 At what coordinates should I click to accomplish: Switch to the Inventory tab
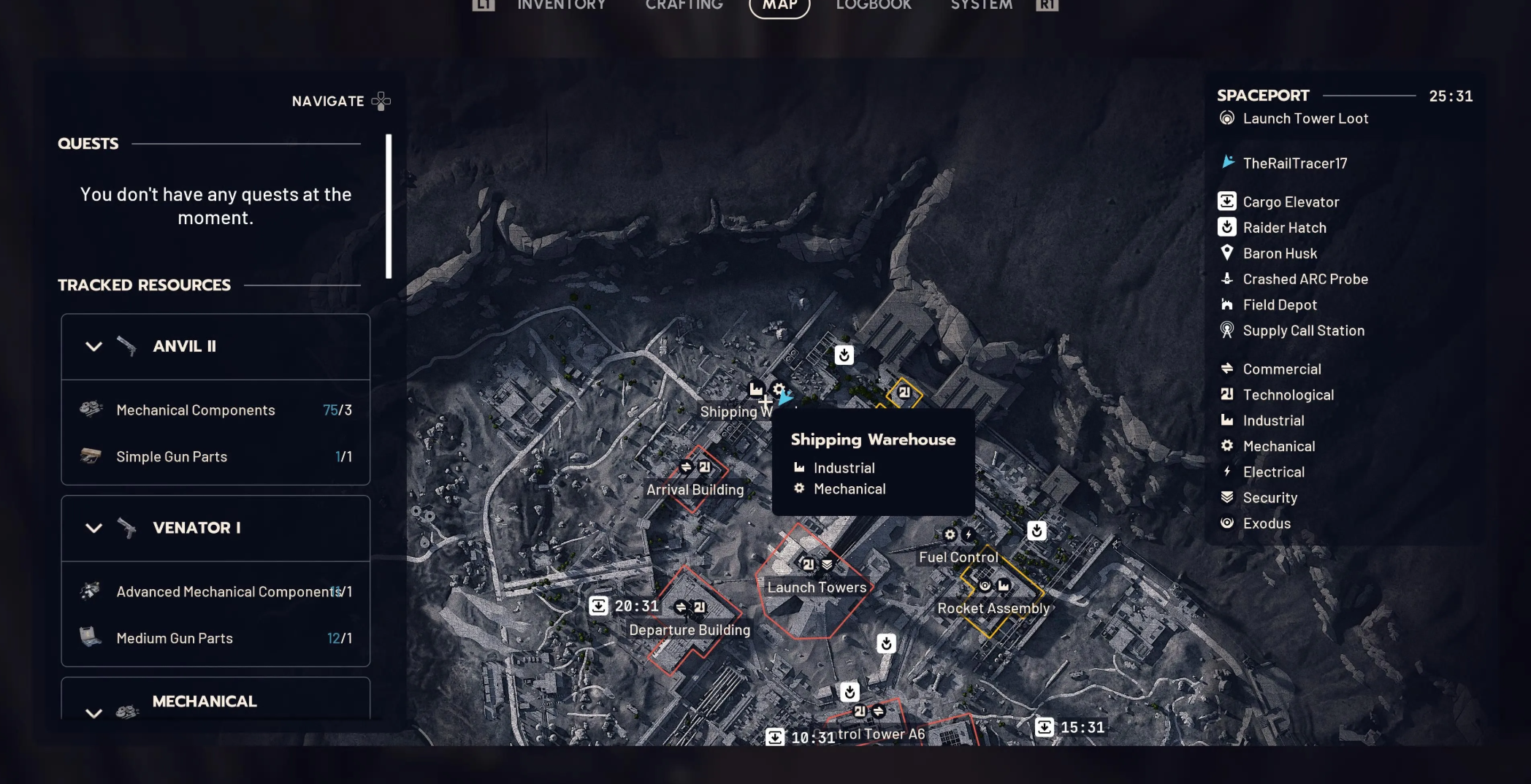[561, 6]
